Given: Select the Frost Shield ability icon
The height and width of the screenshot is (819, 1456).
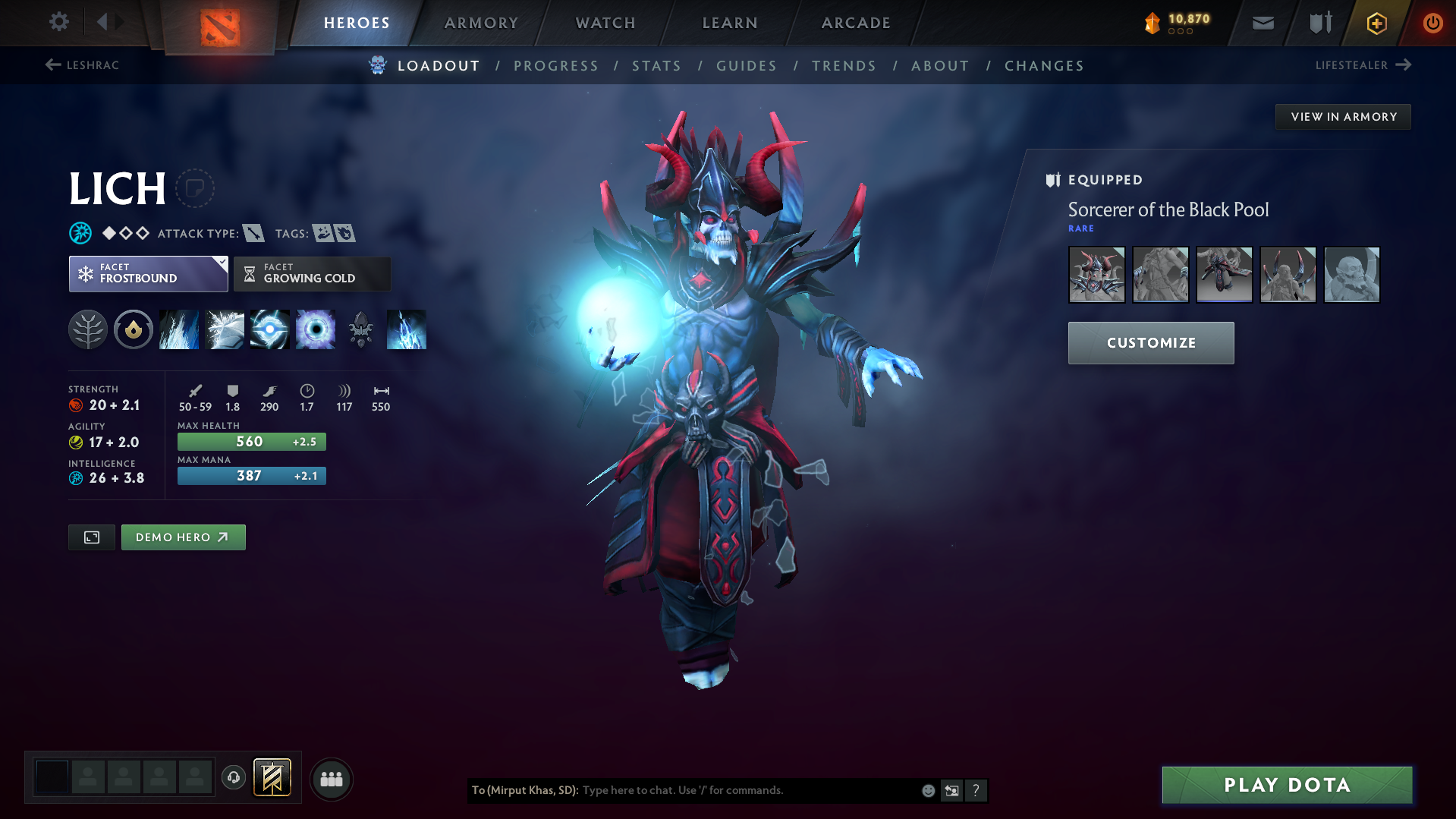Looking at the screenshot, I should point(224,329).
